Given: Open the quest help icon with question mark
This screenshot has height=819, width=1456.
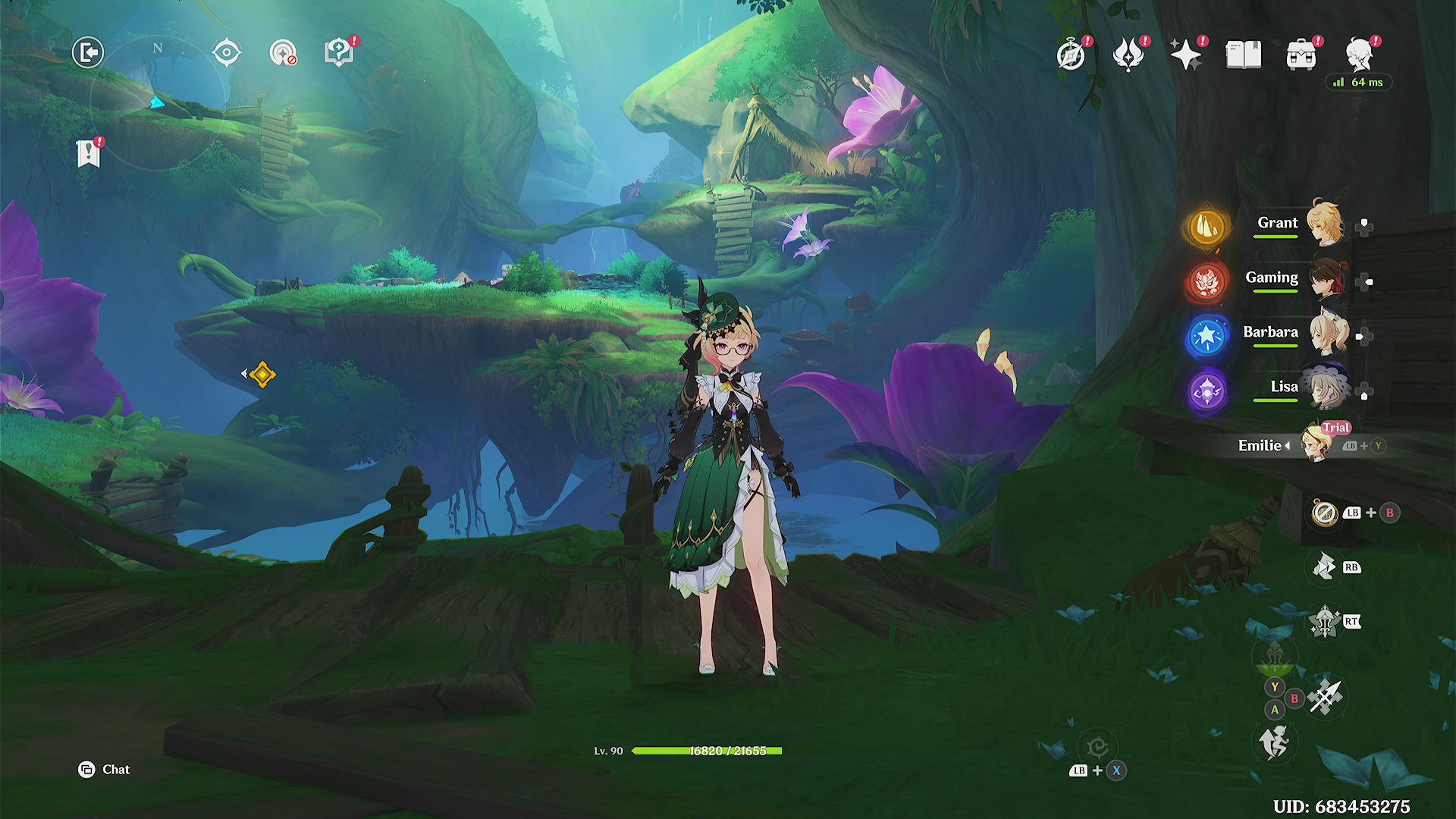Looking at the screenshot, I should click(x=339, y=53).
